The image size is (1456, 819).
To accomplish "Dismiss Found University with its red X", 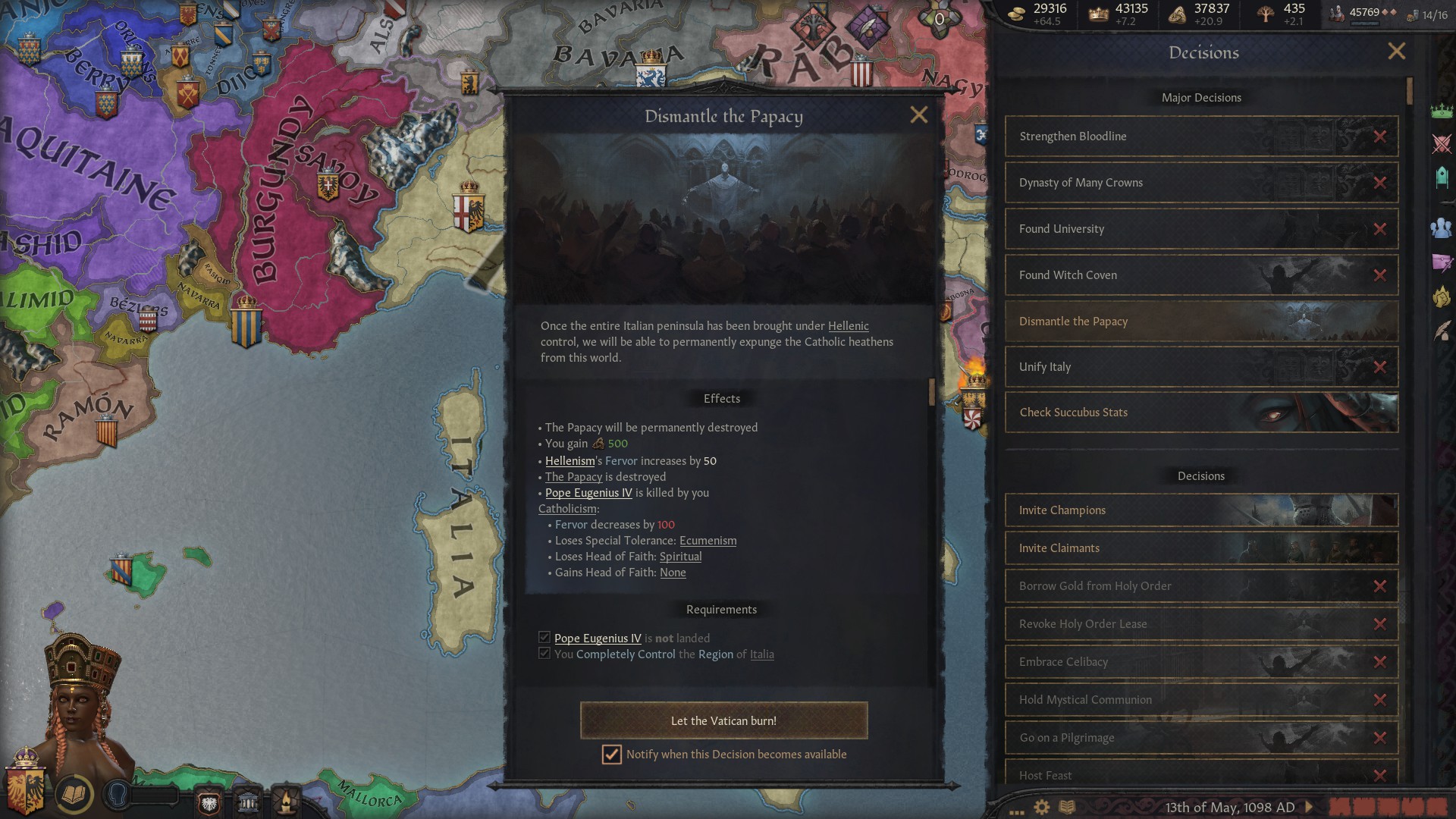I will pos(1379,228).
